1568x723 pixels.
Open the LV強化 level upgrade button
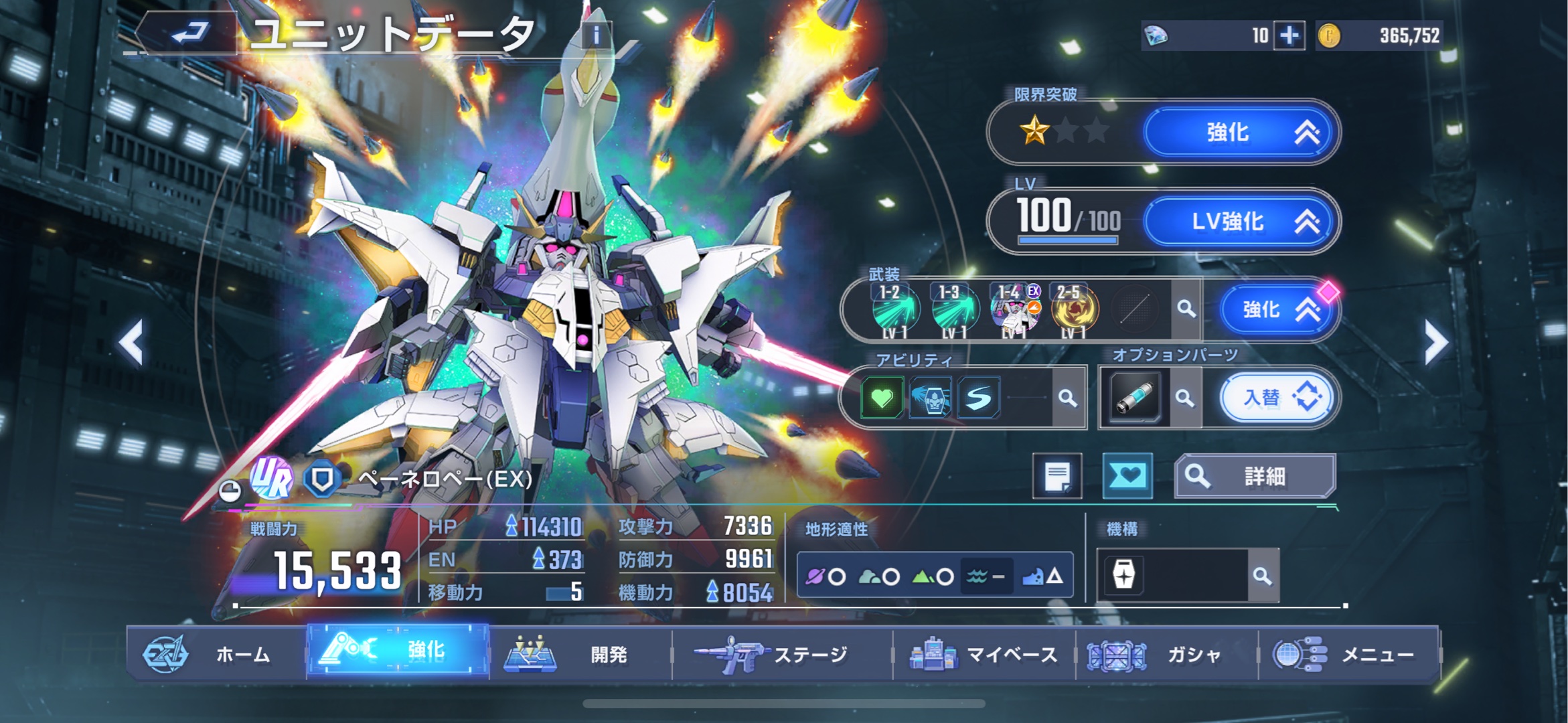[1241, 221]
